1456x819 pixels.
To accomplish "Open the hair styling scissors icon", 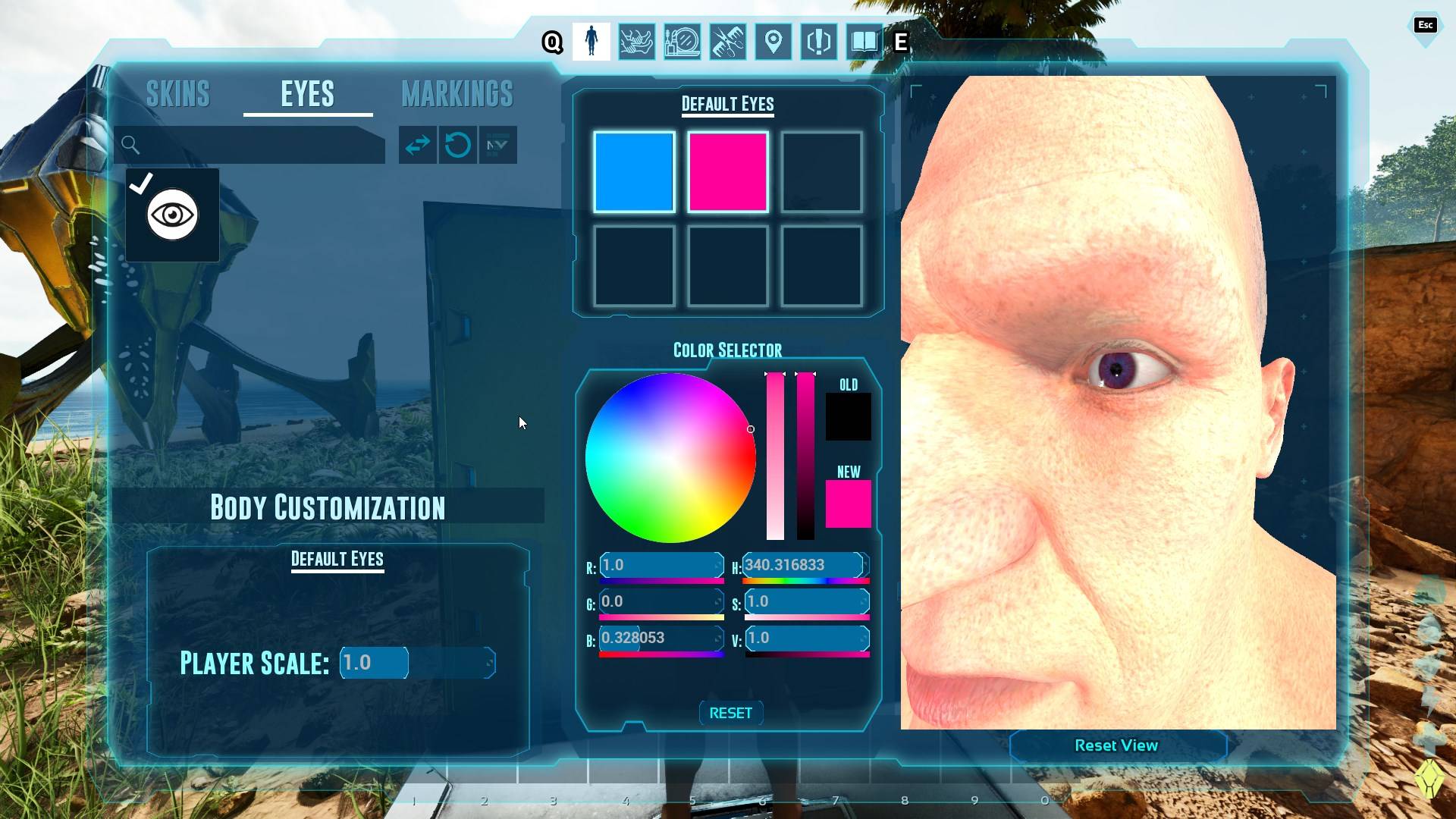I will pos(726,42).
